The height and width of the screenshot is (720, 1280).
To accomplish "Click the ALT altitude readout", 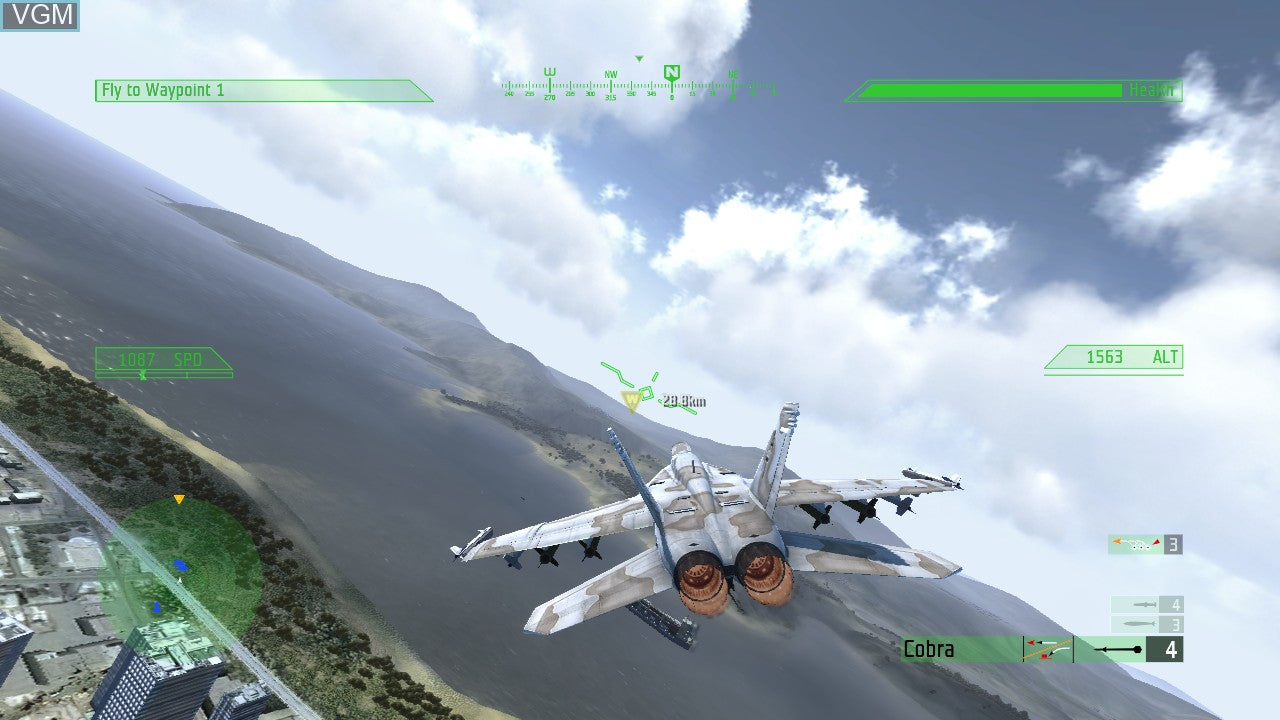I will point(1113,356).
